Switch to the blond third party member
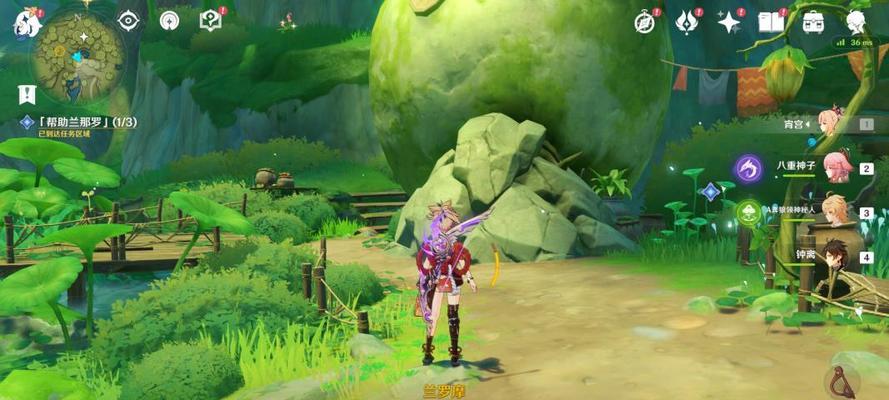889x400 pixels. point(834,211)
